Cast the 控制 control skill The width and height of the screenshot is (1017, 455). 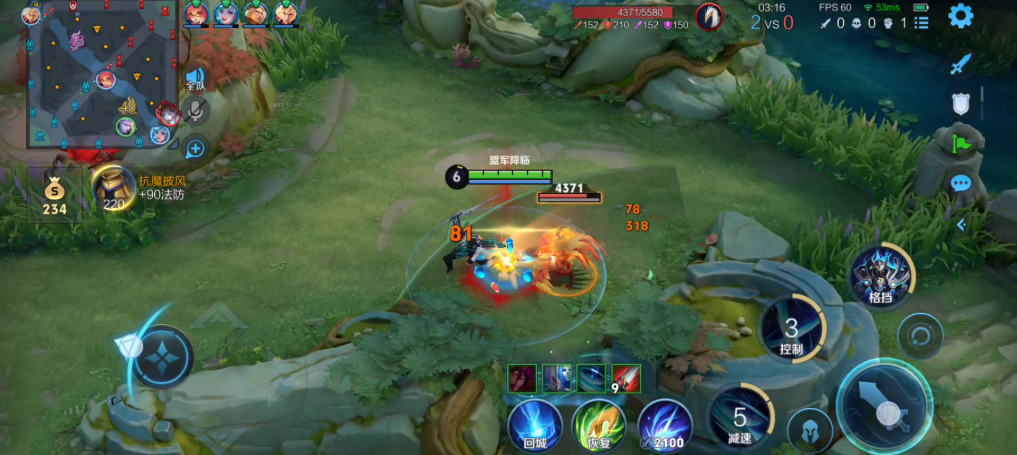tap(791, 328)
